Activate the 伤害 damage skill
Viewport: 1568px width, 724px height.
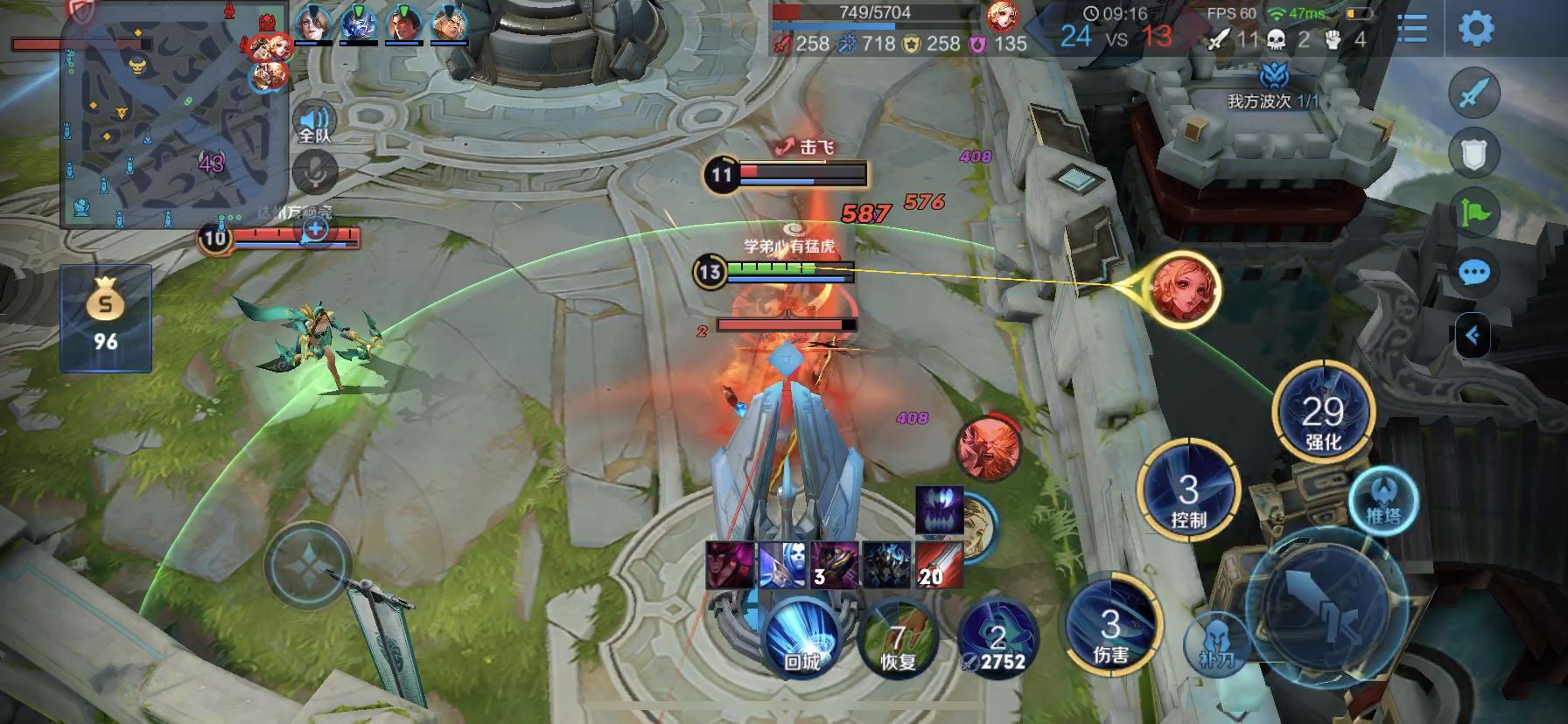(x=1110, y=626)
